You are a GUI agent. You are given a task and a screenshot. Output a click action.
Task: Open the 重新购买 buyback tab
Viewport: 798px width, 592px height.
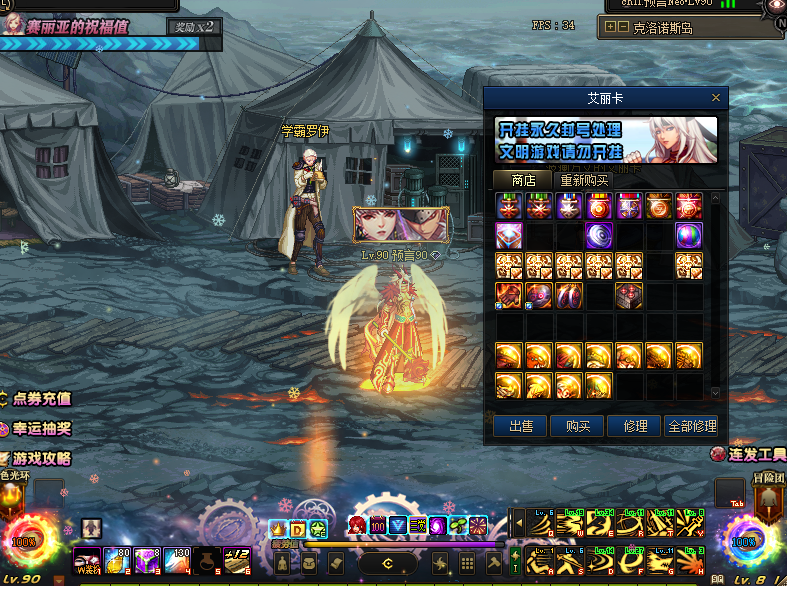pos(584,180)
